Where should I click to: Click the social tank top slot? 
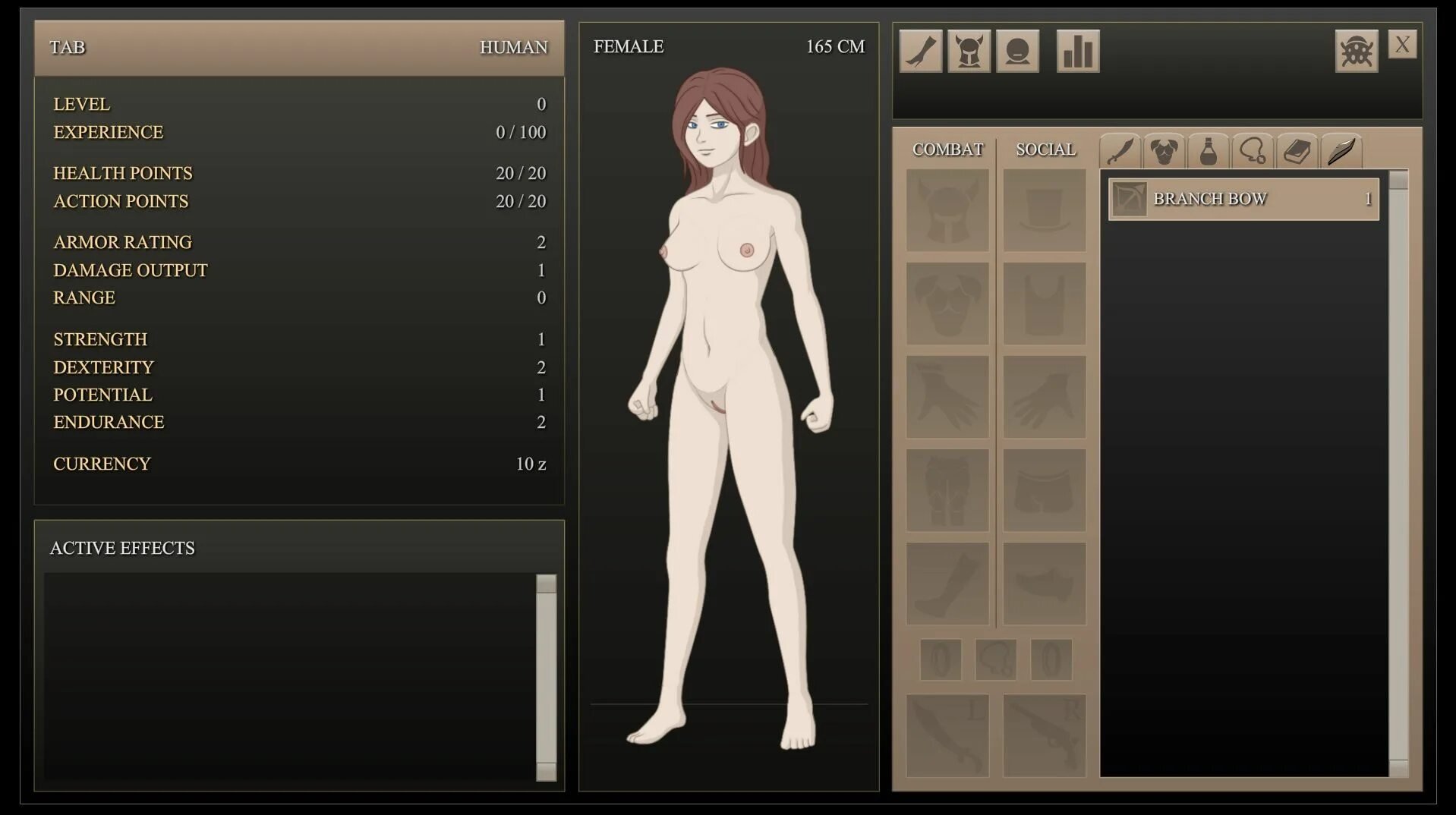tap(1045, 304)
